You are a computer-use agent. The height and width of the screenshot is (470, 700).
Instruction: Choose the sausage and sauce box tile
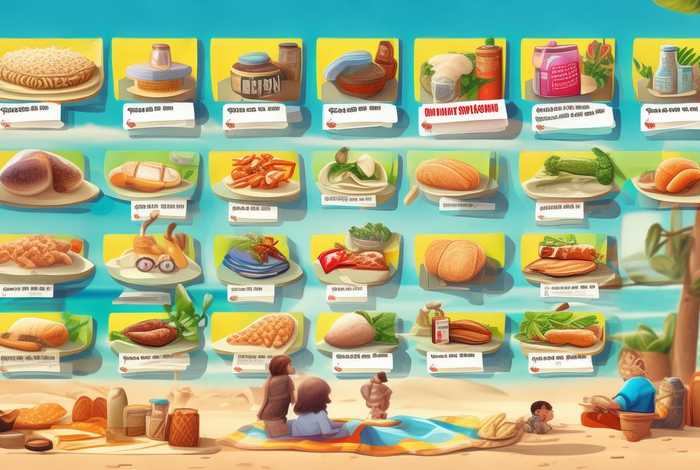tap(458, 330)
